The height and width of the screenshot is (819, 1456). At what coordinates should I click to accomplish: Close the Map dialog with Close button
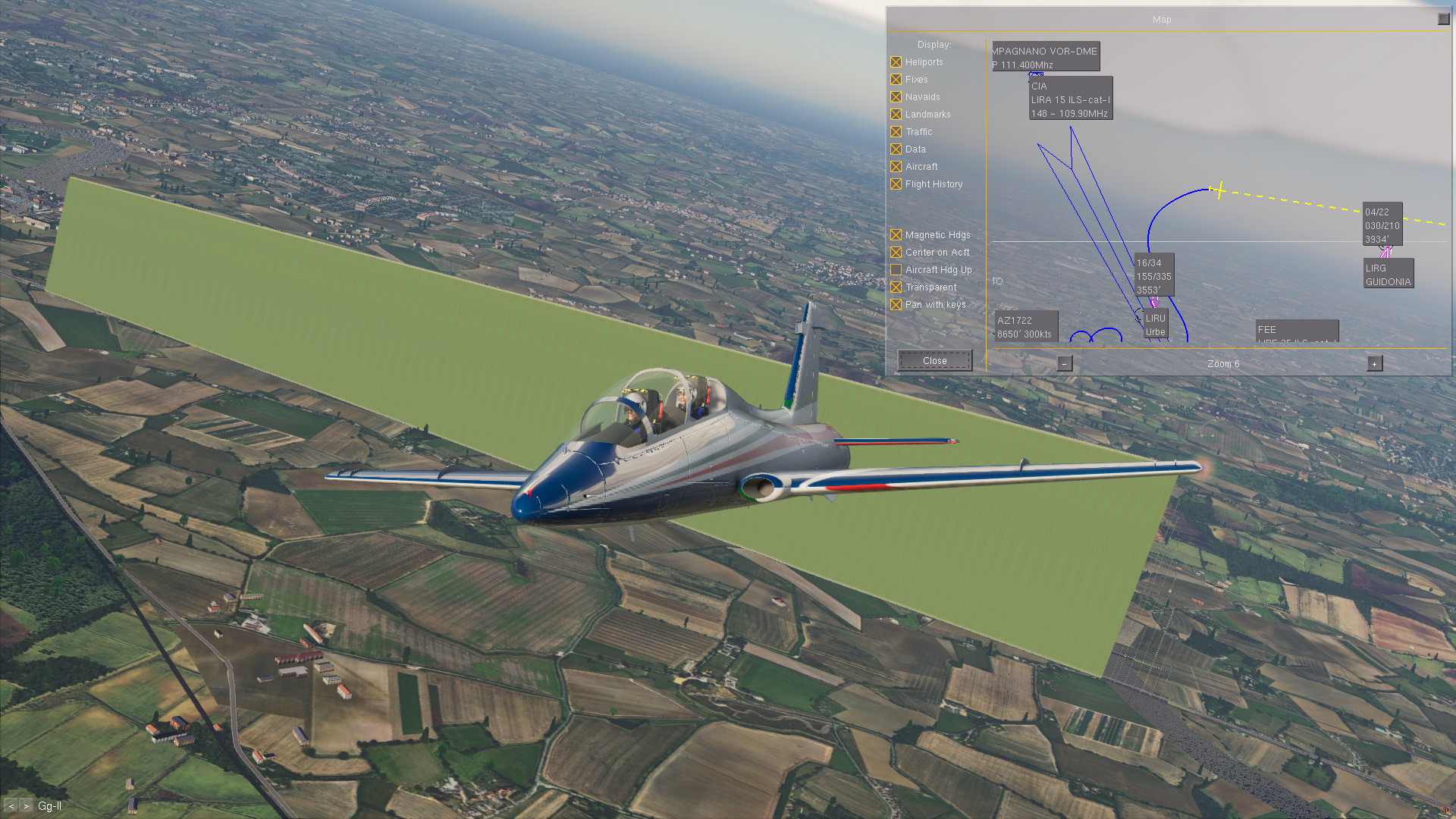click(x=934, y=361)
